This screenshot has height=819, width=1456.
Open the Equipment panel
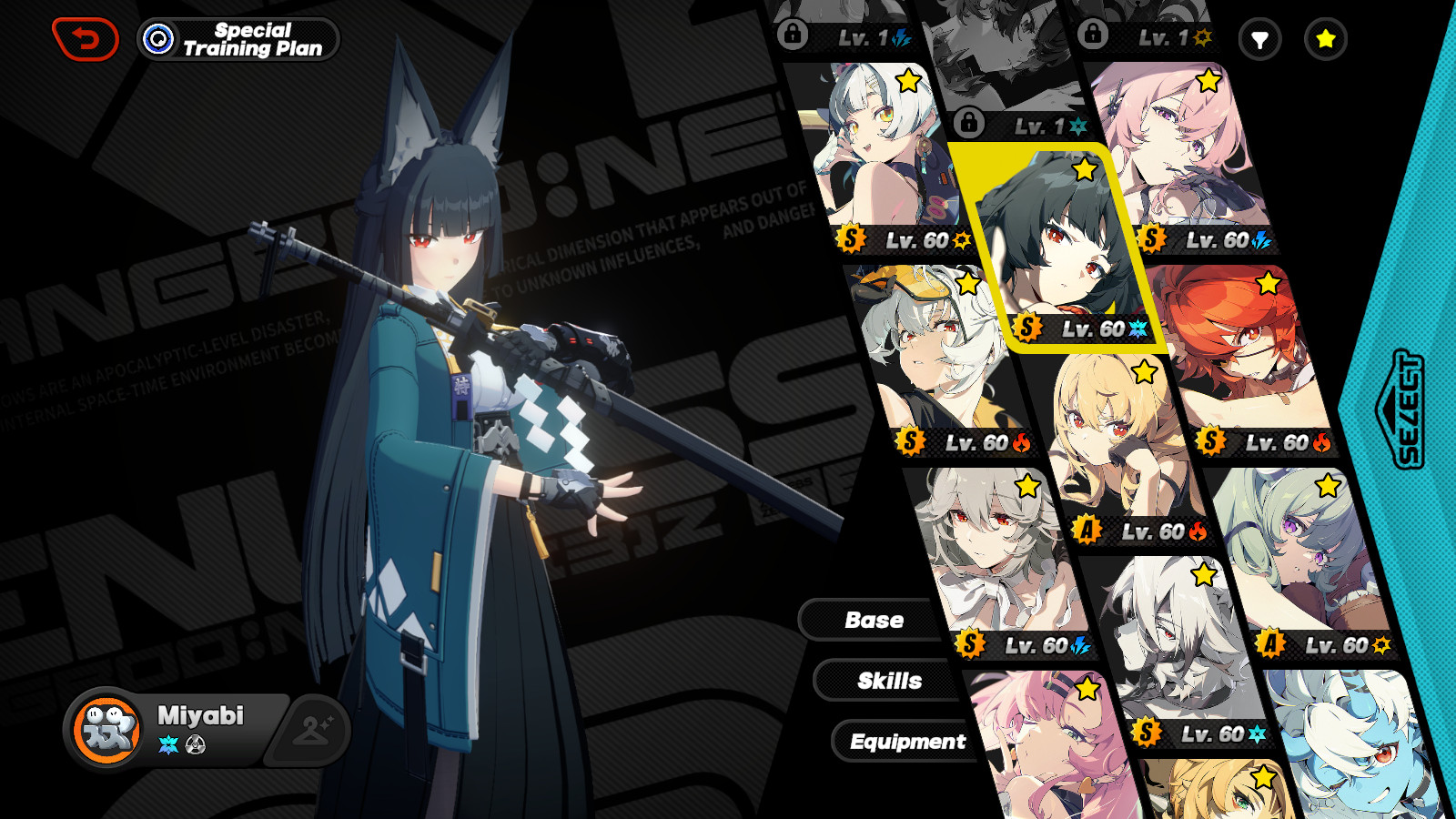click(906, 741)
